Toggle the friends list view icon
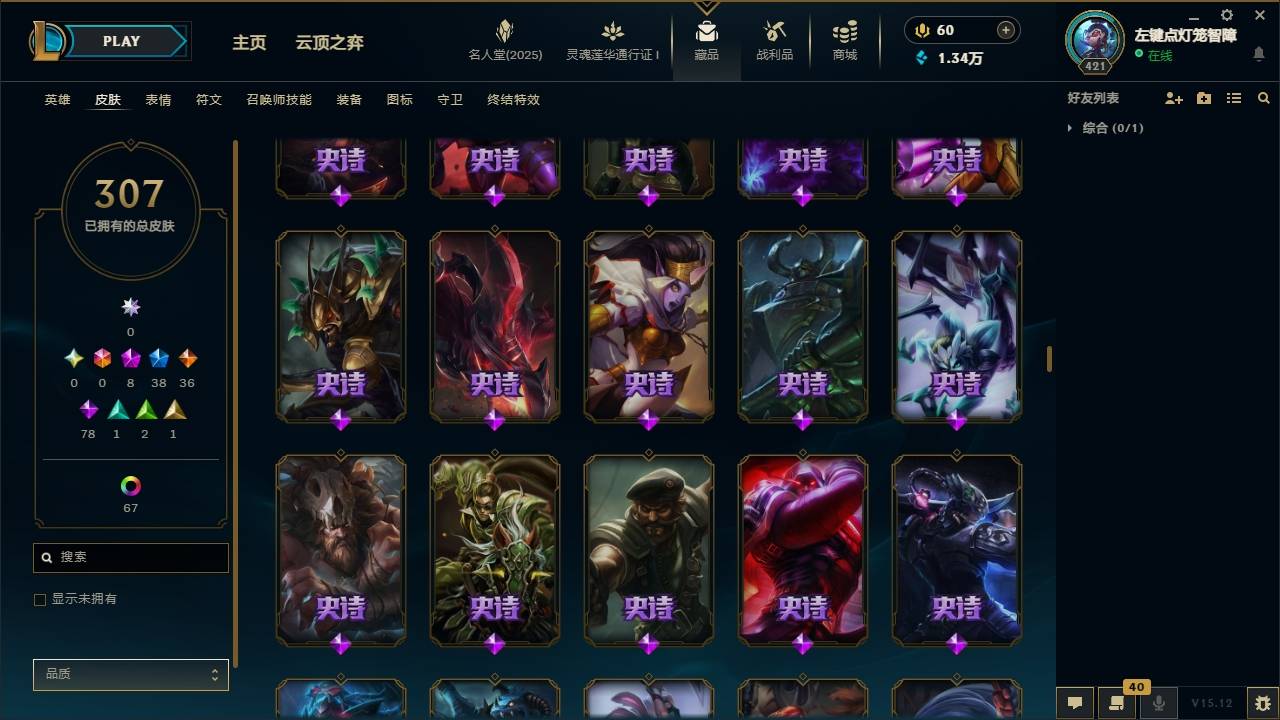Viewport: 1280px width, 720px height. [1234, 97]
